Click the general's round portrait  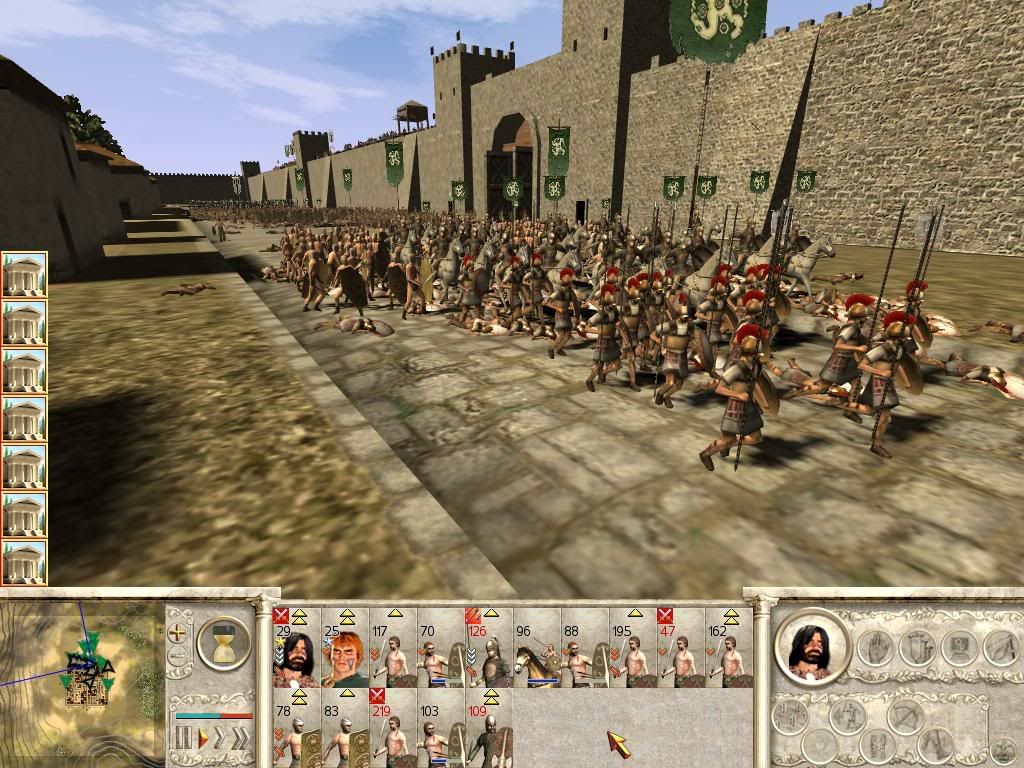click(x=811, y=647)
